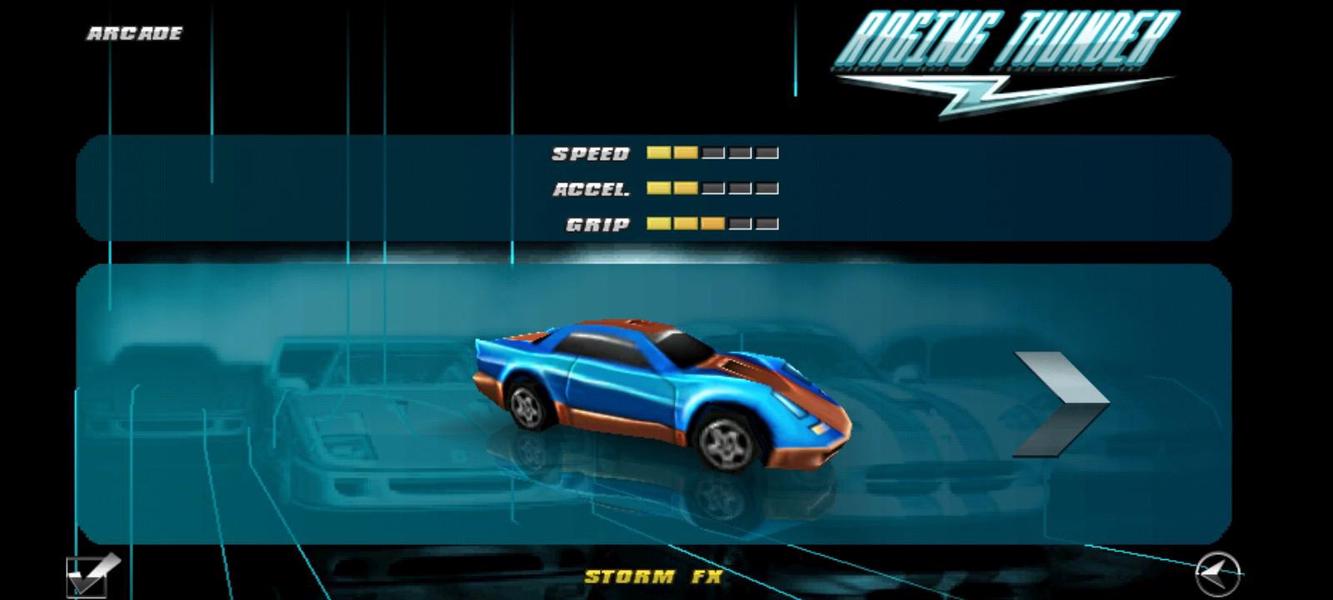Image resolution: width=1333 pixels, height=600 pixels.
Task: Confirm selection with the checkmark icon
Action: pyautogui.click(x=91, y=575)
